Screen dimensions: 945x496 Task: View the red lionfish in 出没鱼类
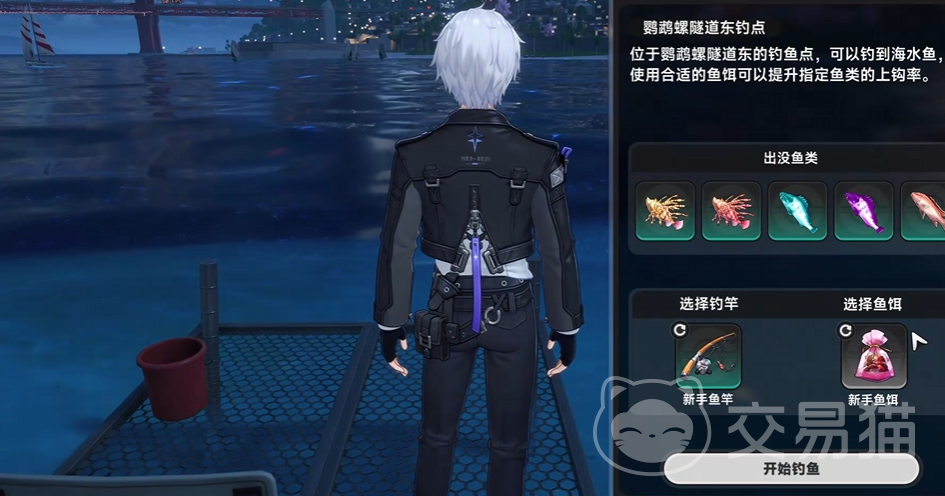pyautogui.click(x=731, y=211)
